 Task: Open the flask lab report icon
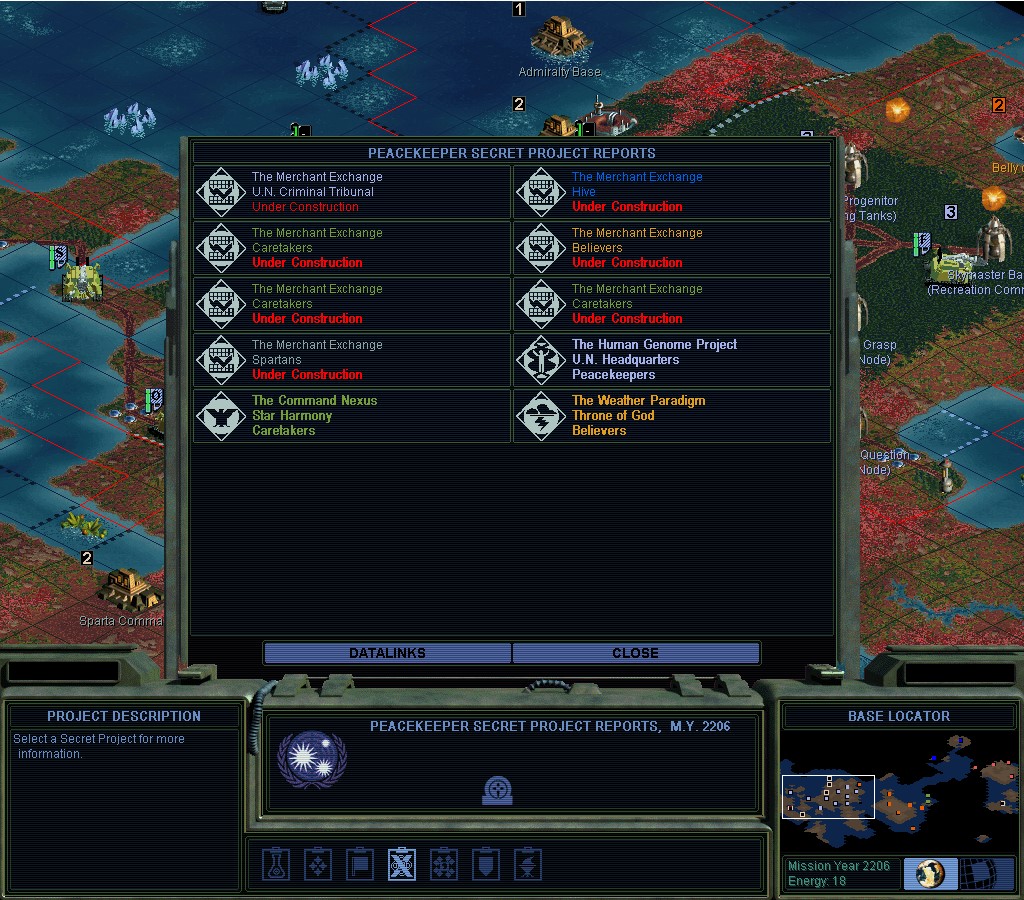pyautogui.click(x=277, y=864)
